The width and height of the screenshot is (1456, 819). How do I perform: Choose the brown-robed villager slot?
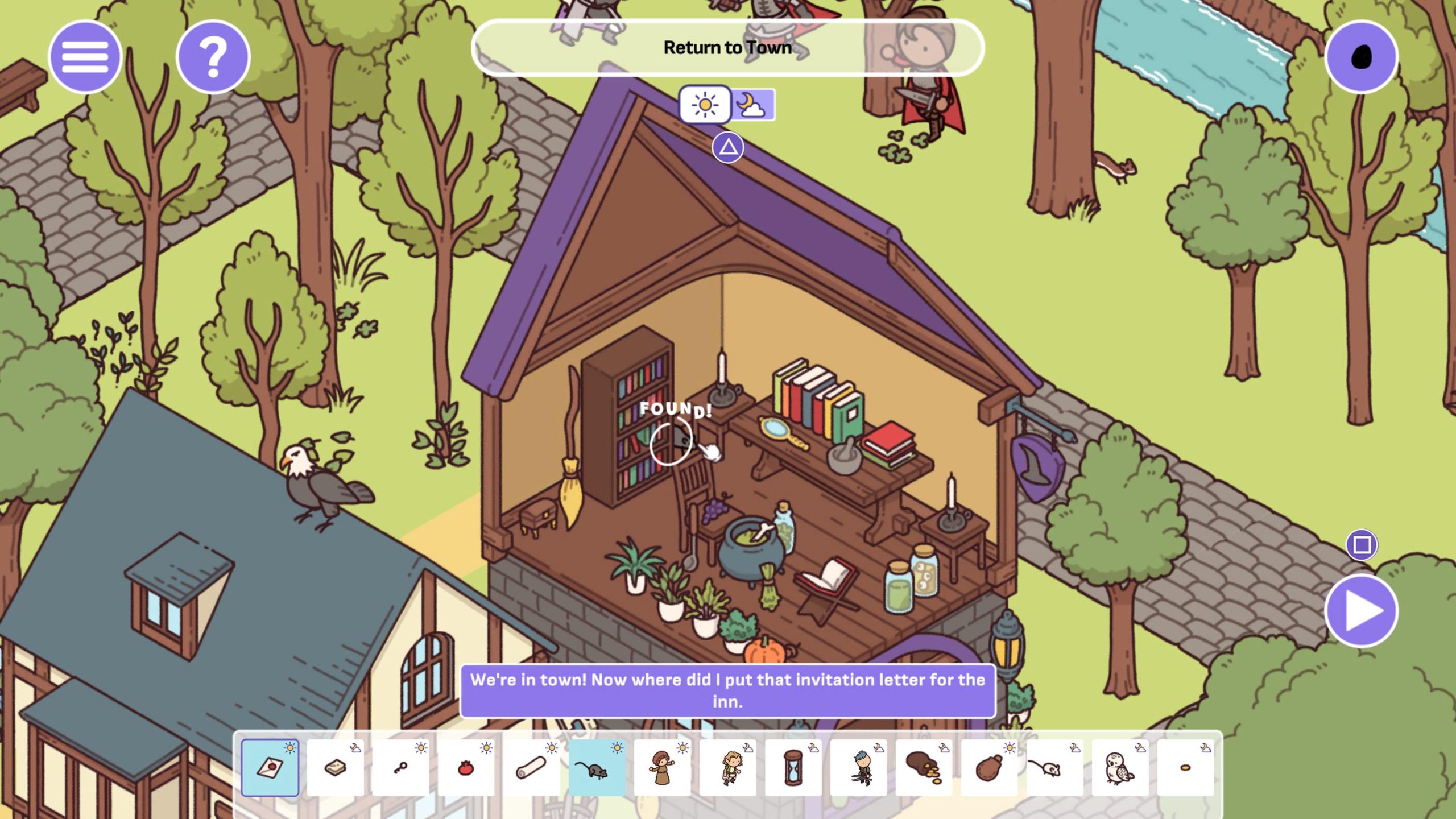[663, 768]
